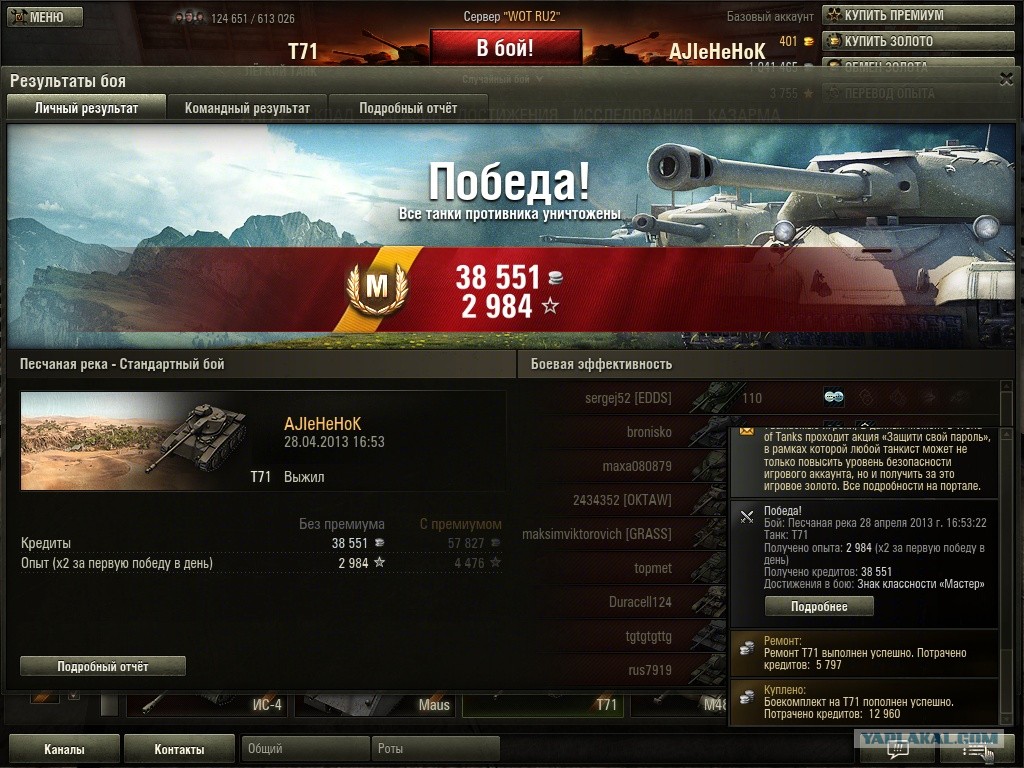The height and width of the screenshot is (768, 1024).
Task: Close the battle results window
Action: 1006,80
